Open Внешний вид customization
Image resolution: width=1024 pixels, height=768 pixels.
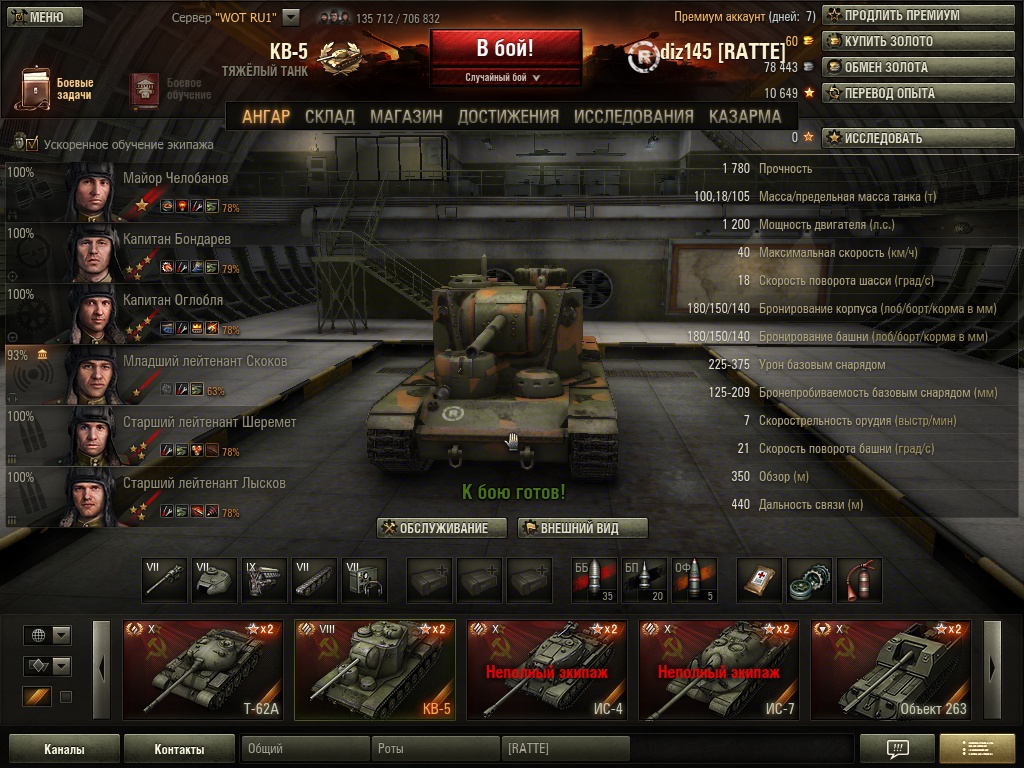pos(583,528)
